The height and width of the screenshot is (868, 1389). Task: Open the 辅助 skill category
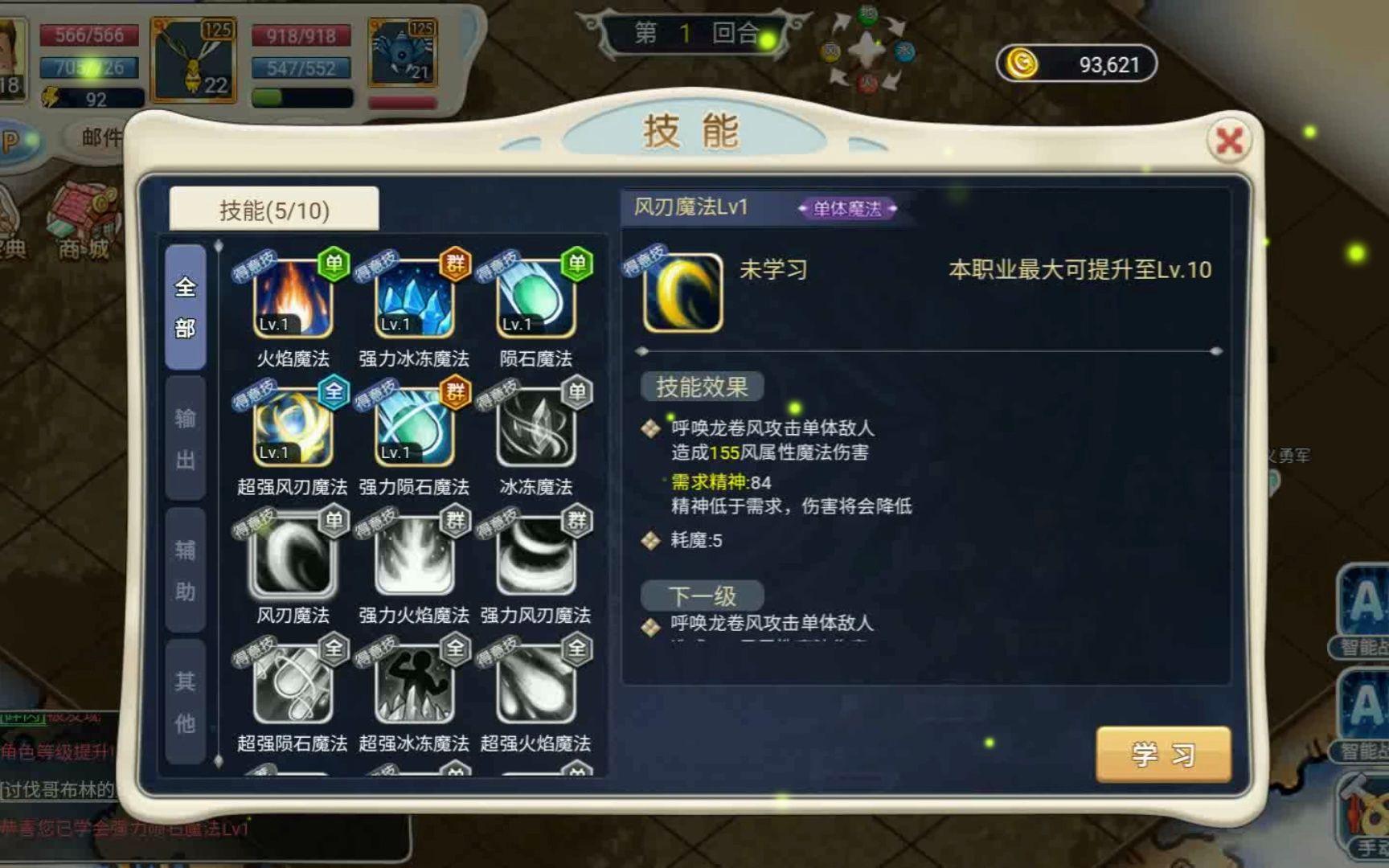coord(186,571)
